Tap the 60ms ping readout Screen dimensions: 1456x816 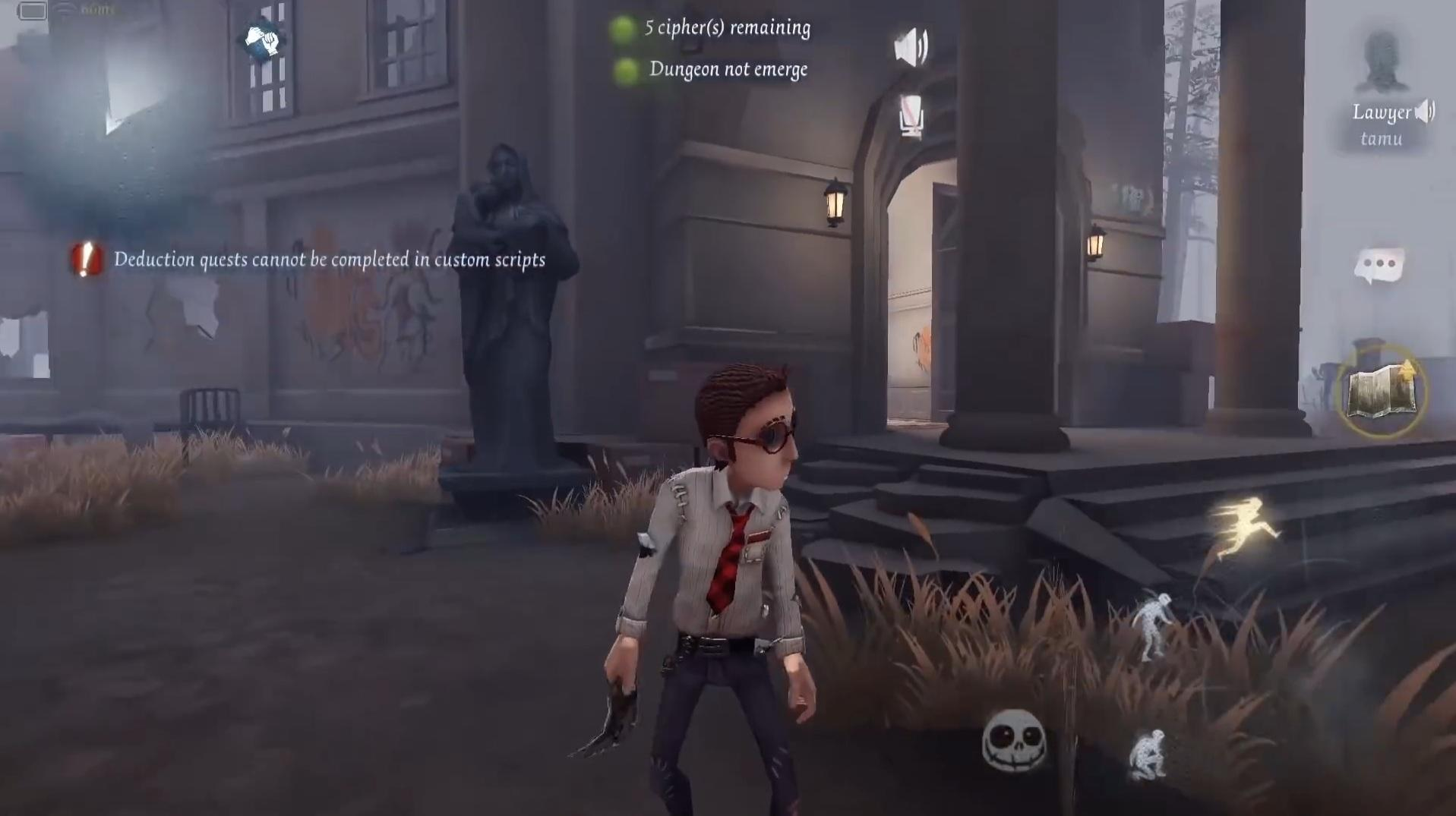(x=99, y=10)
